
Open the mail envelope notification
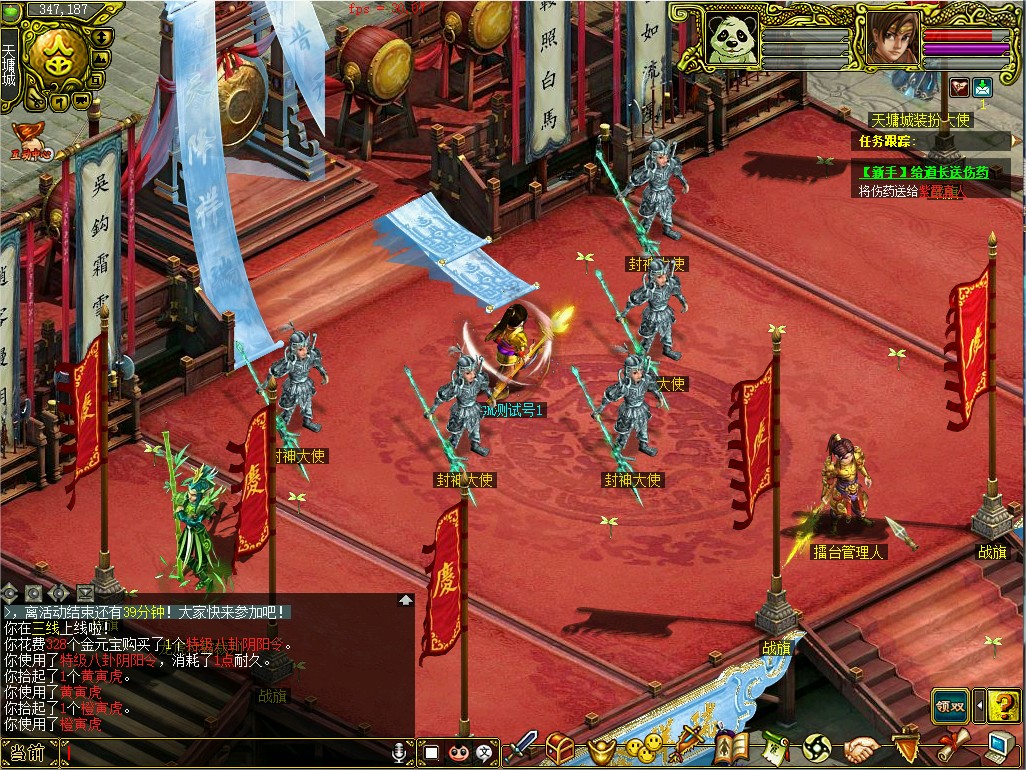point(982,87)
